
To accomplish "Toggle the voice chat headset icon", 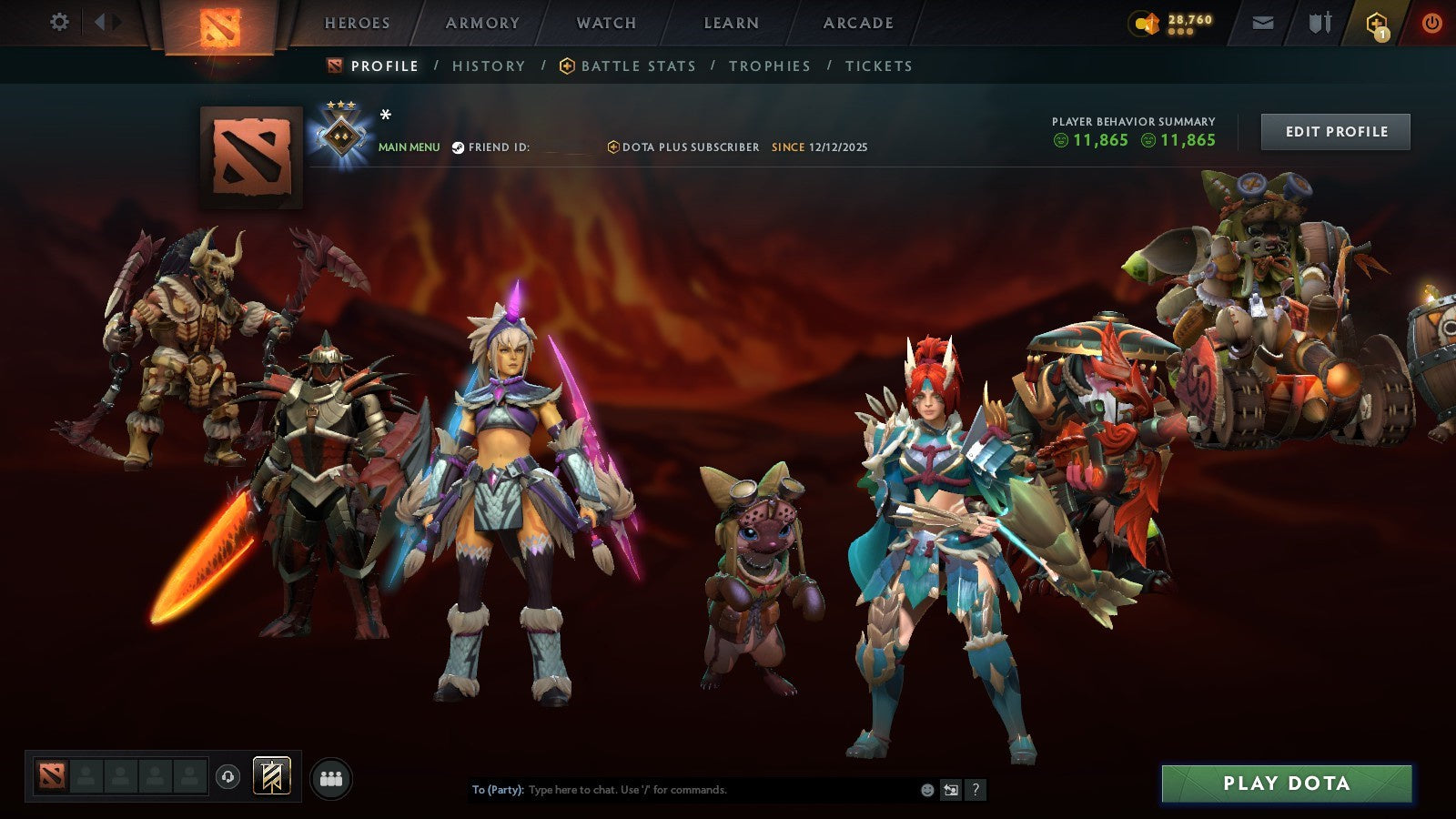I will 227,775.
